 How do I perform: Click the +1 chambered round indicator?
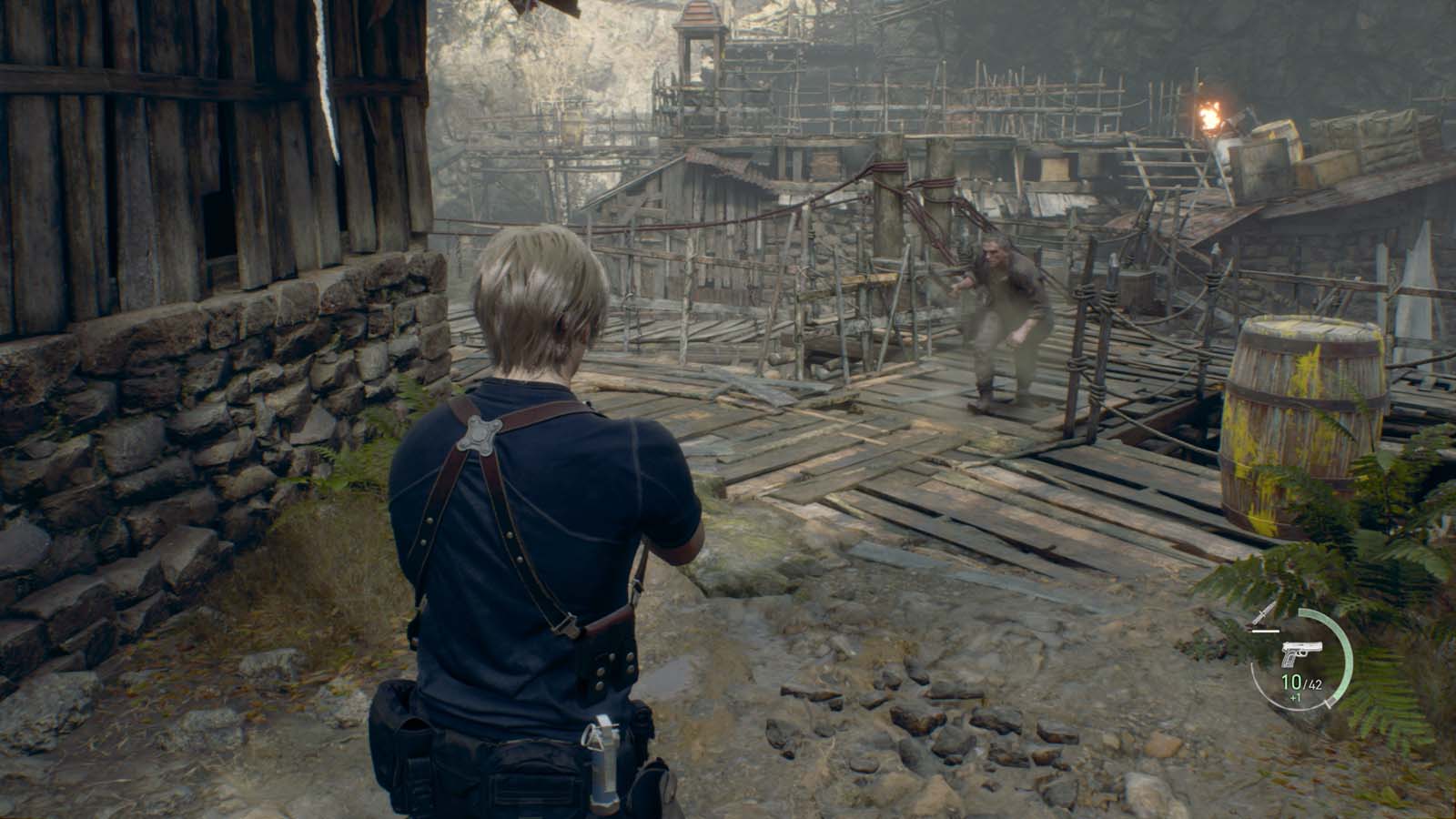pyautogui.click(x=1296, y=697)
